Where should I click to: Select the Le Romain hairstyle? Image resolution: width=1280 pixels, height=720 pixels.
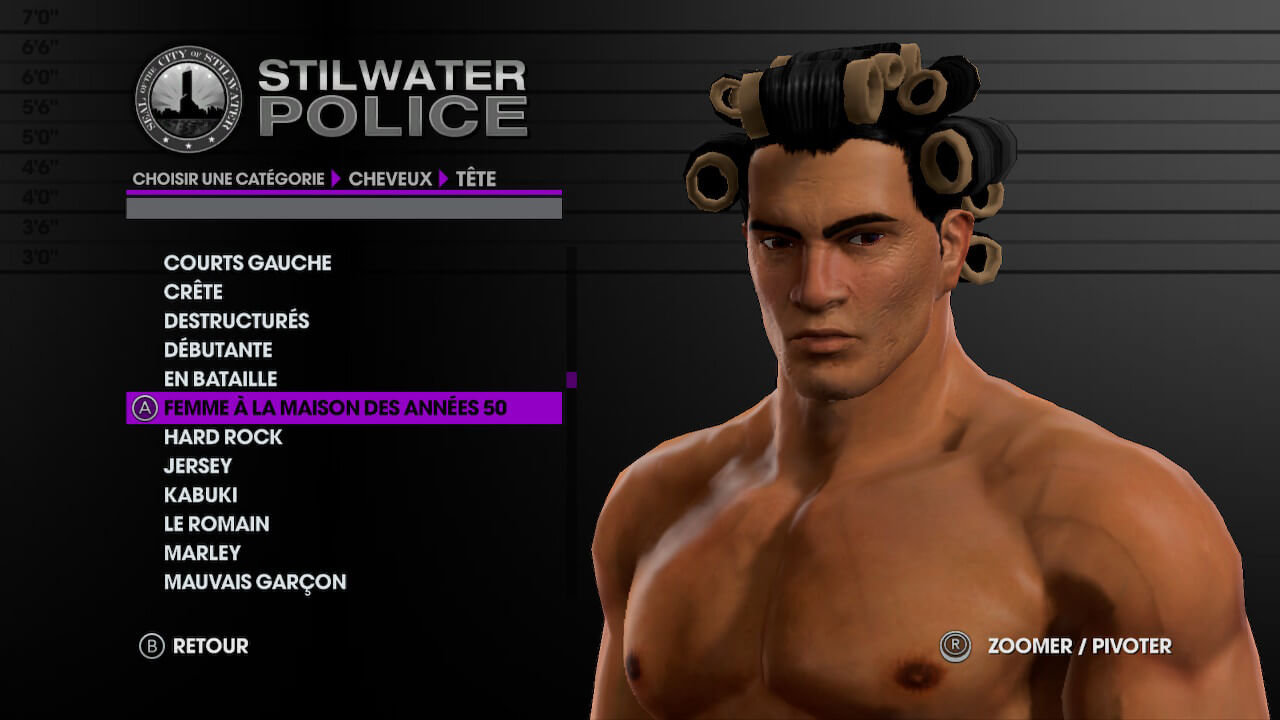pos(216,524)
